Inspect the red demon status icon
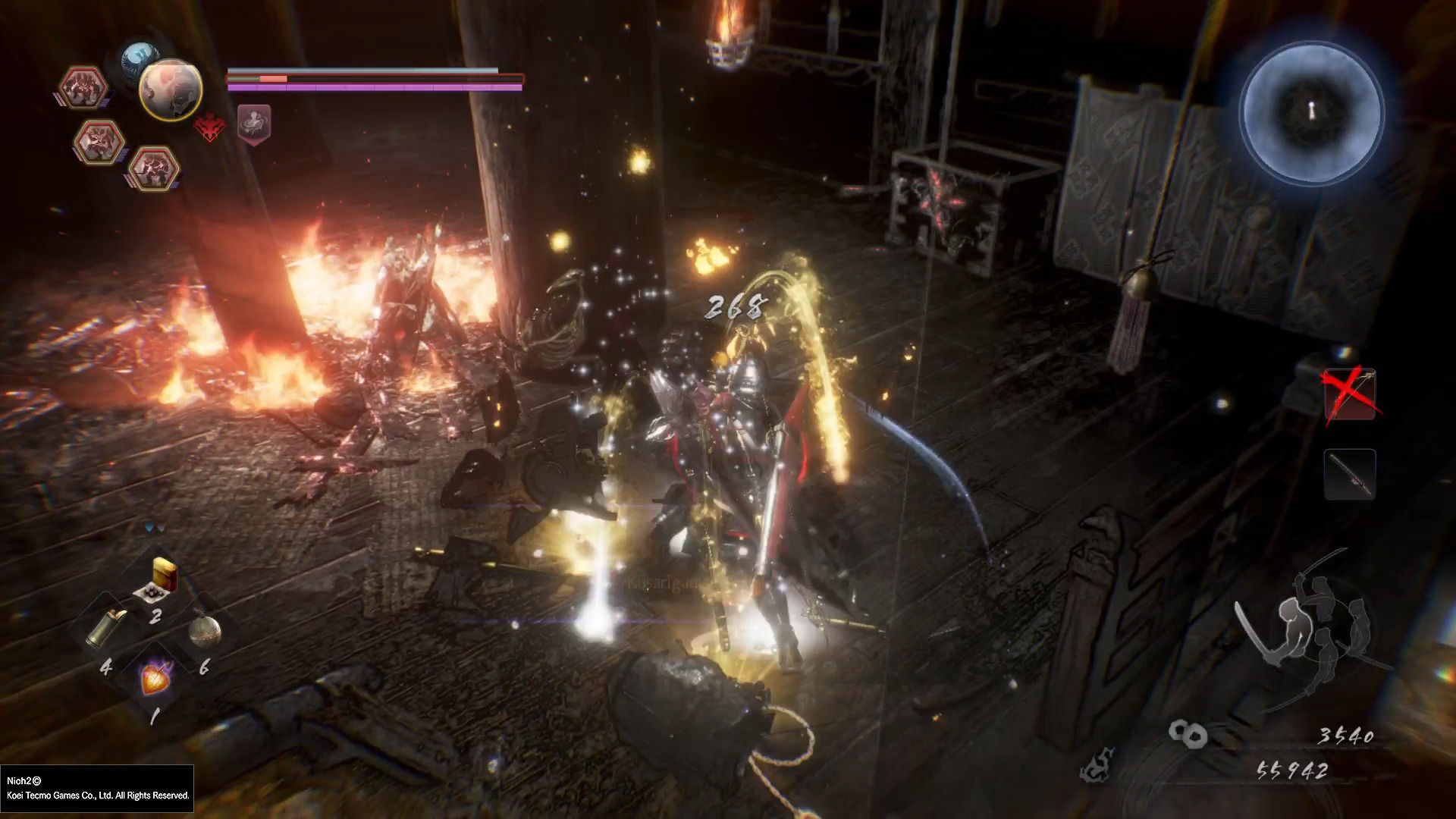Viewport: 1456px width, 819px height. pyautogui.click(x=209, y=127)
